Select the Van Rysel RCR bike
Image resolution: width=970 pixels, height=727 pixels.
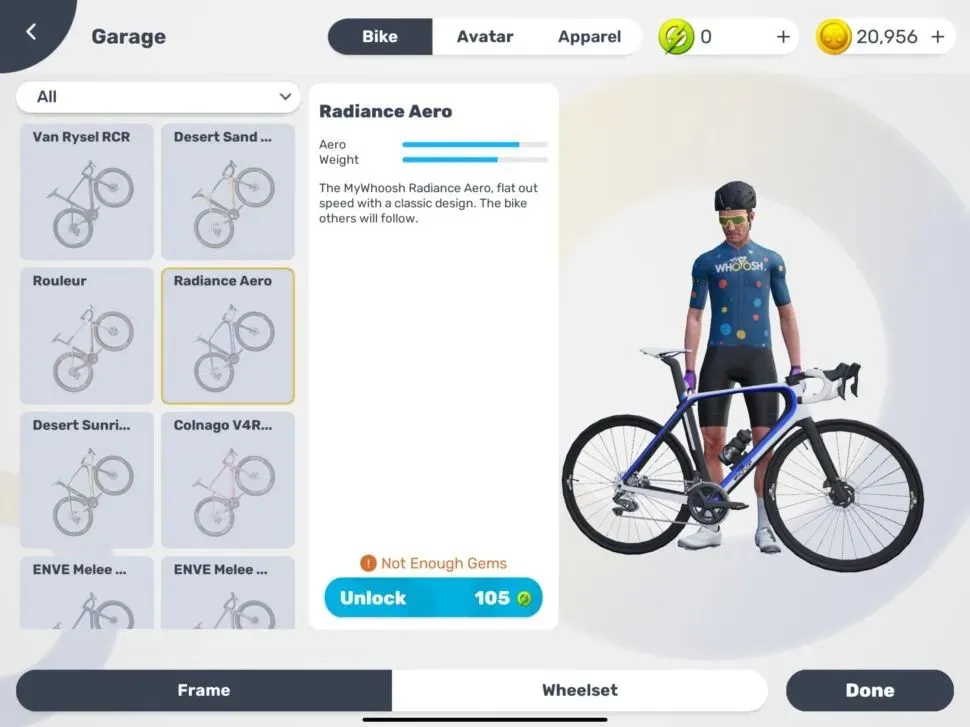coord(87,192)
